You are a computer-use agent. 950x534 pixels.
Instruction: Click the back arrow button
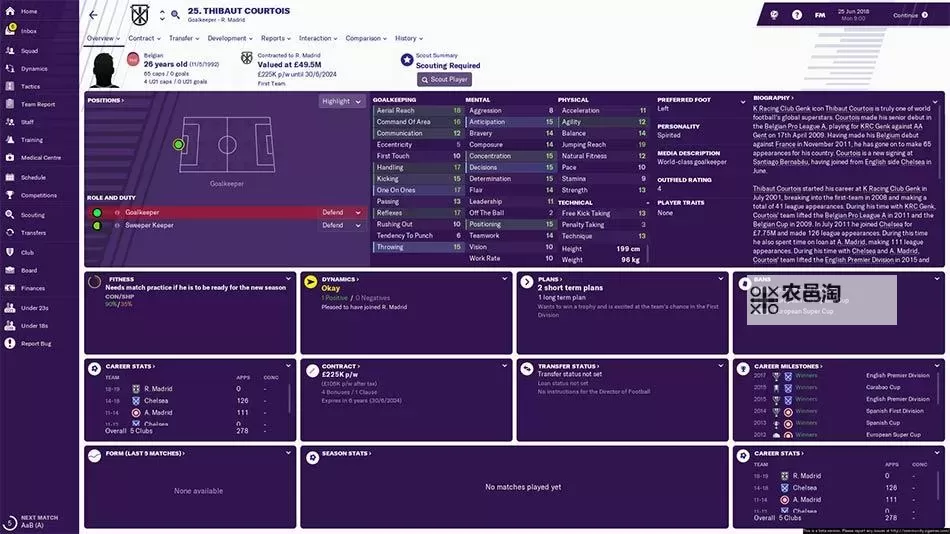coord(94,15)
